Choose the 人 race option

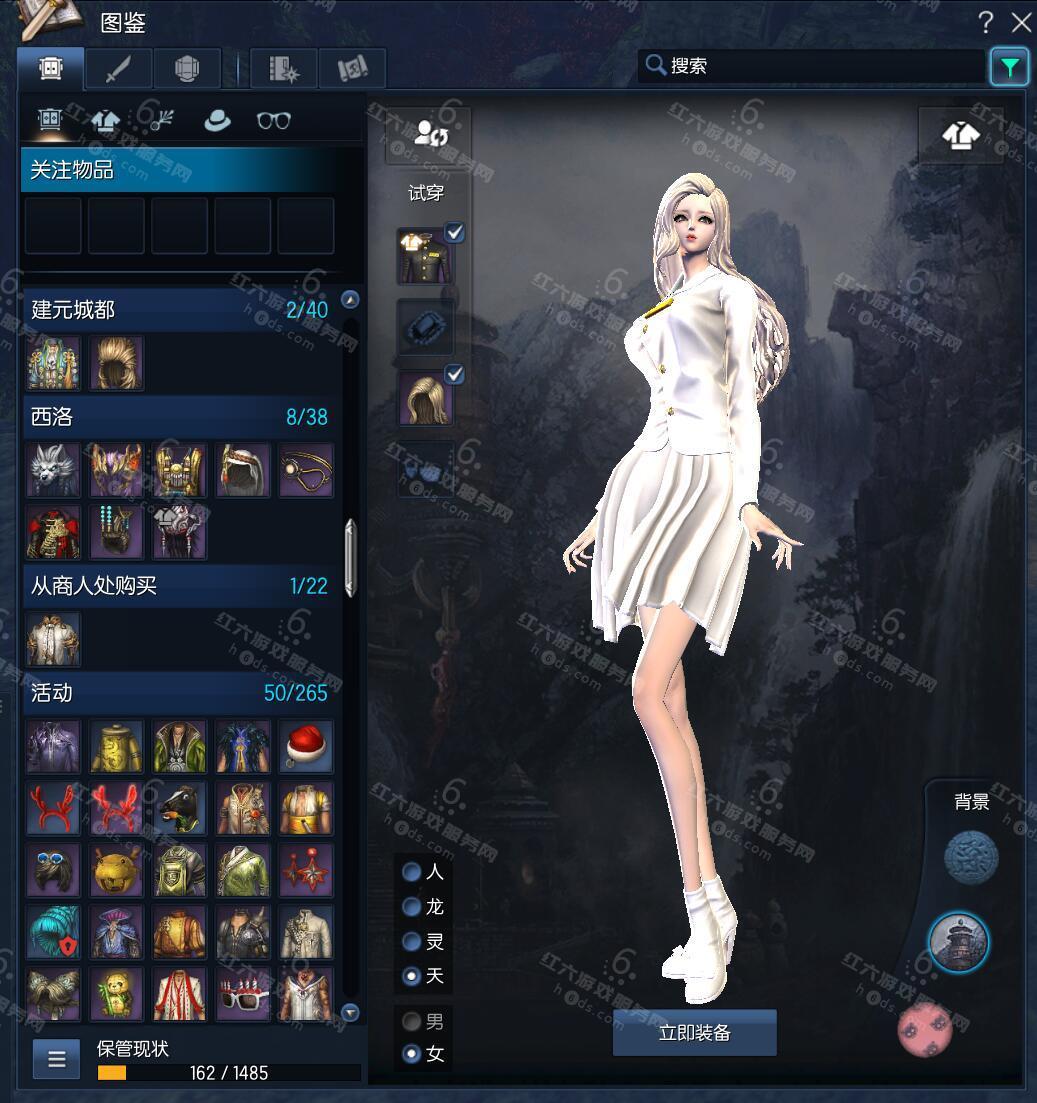[411, 872]
